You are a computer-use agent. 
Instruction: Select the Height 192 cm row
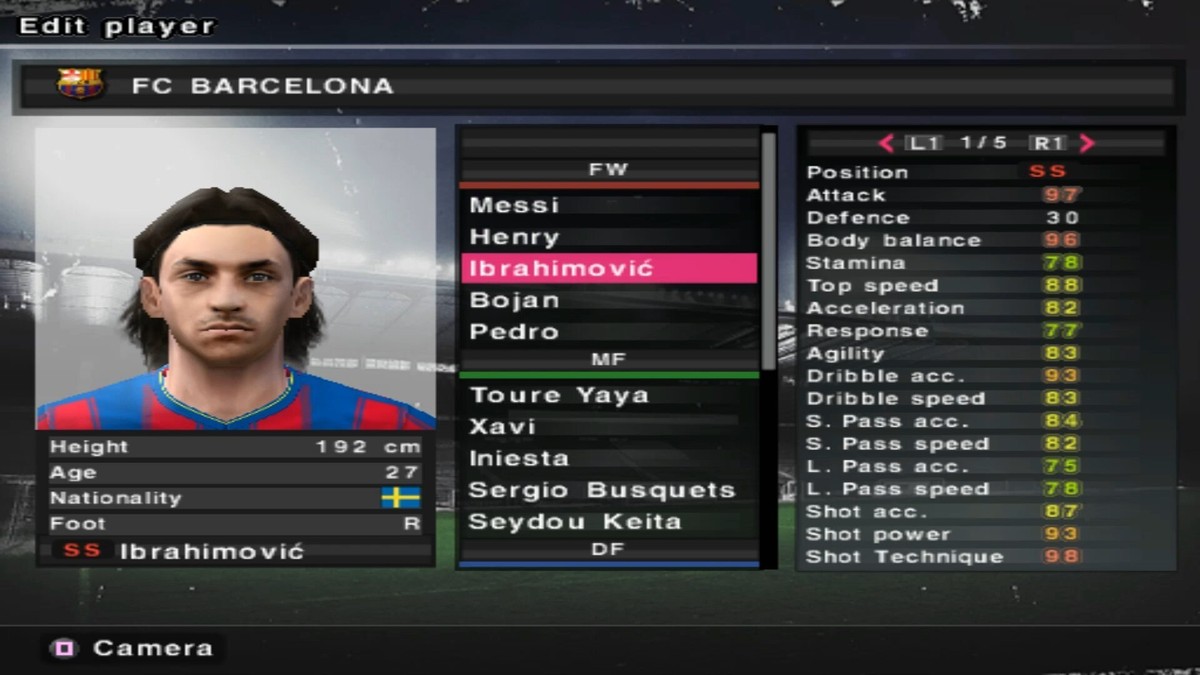coord(236,447)
